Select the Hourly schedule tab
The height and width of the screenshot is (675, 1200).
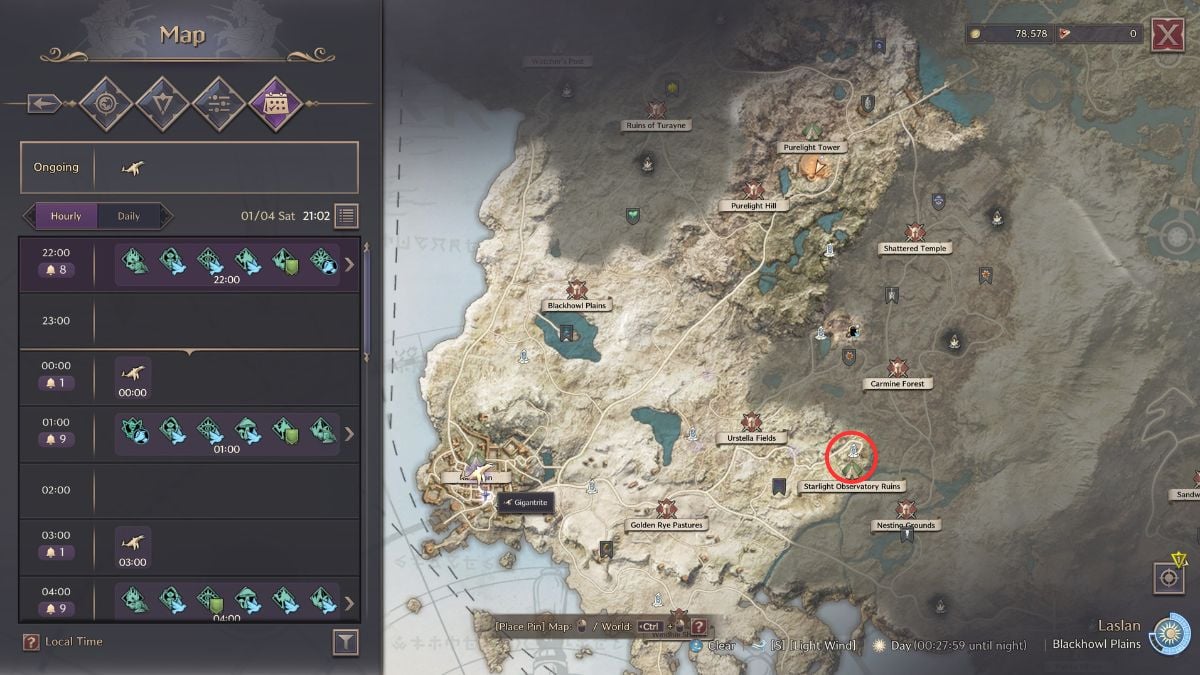pyautogui.click(x=67, y=216)
